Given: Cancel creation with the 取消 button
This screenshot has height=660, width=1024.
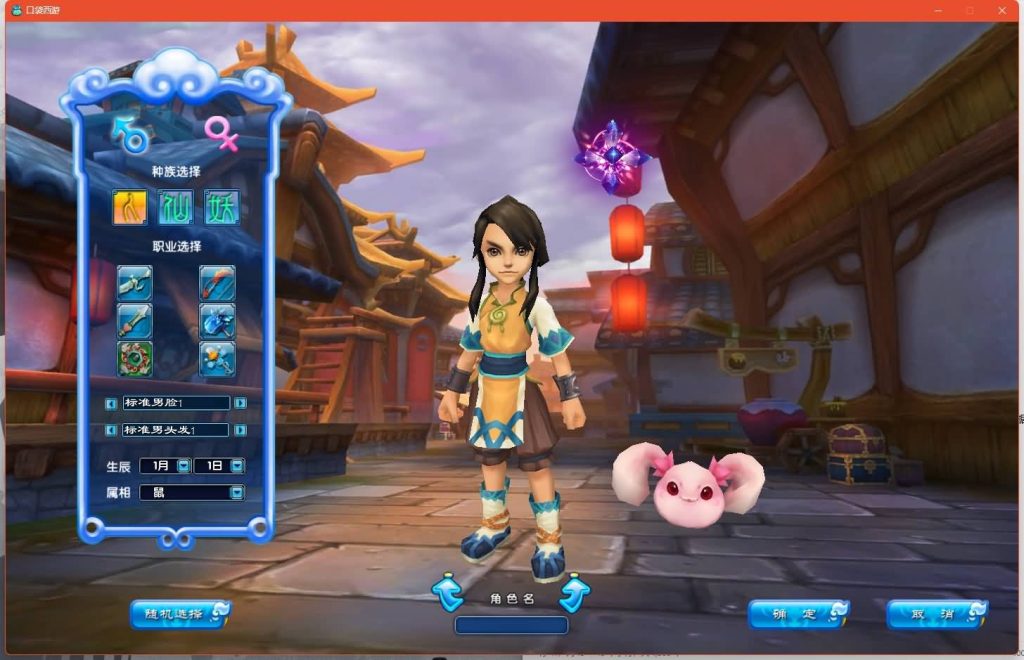Looking at the screenshot, I should tap(936, 614).
